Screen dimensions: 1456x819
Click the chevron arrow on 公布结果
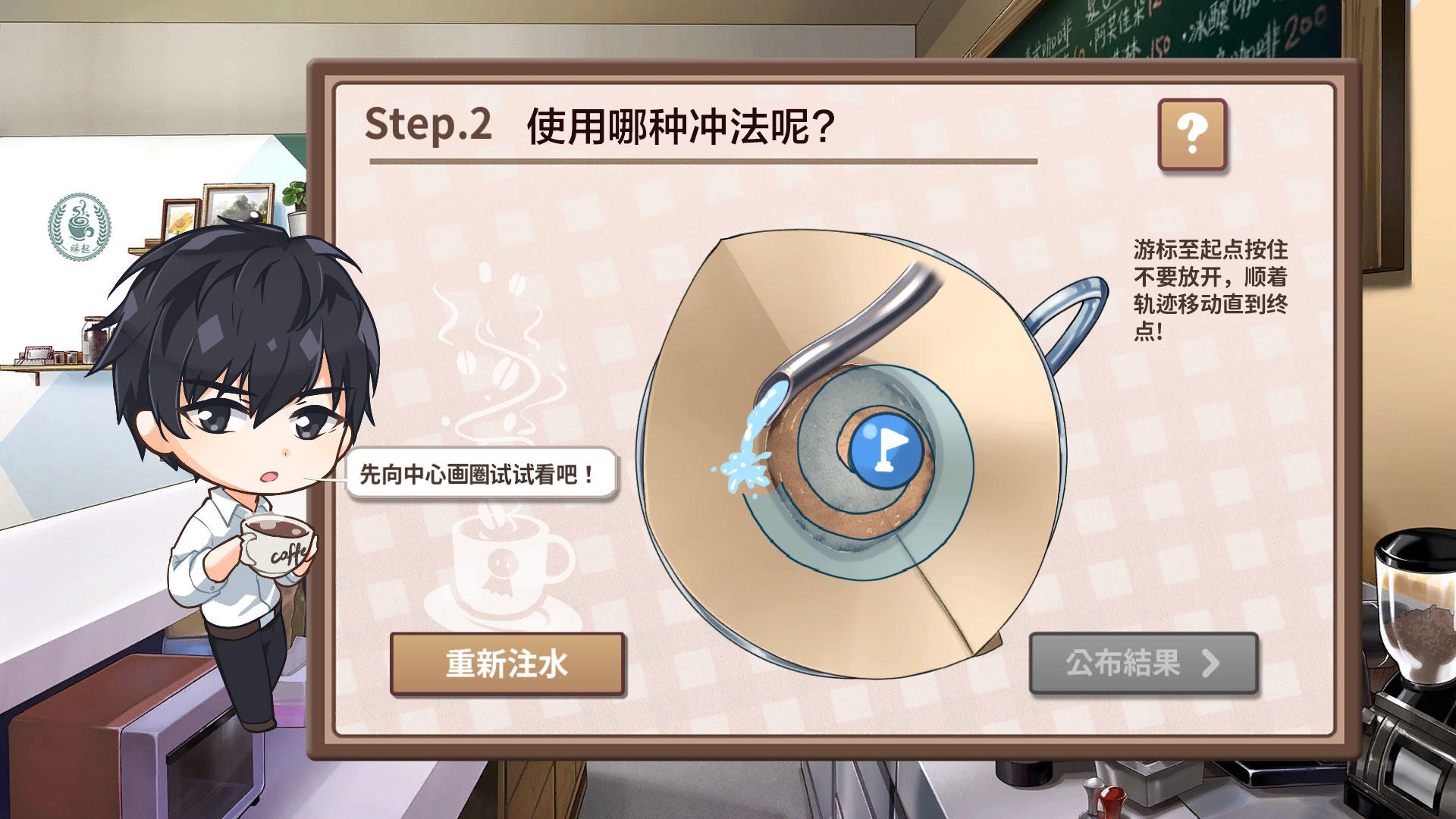tap(1209, 663)
